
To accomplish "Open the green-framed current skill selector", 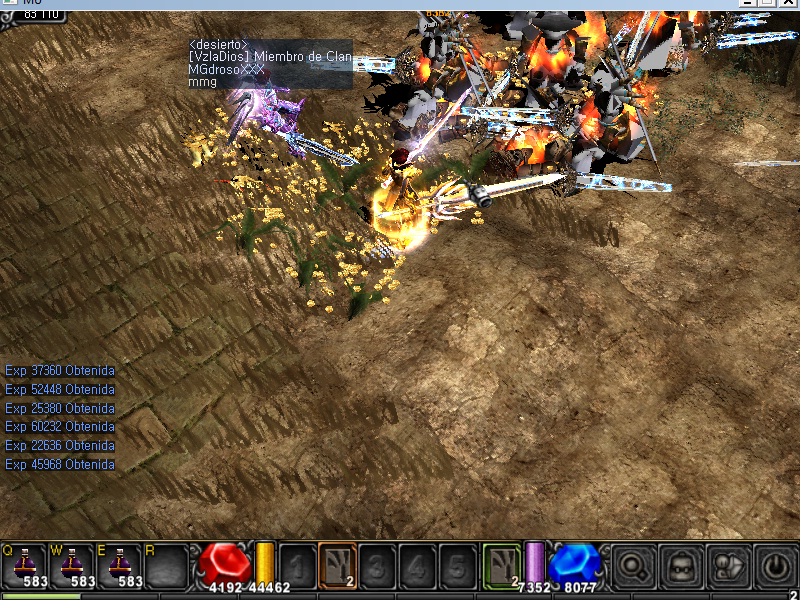I will click(501, 565).
